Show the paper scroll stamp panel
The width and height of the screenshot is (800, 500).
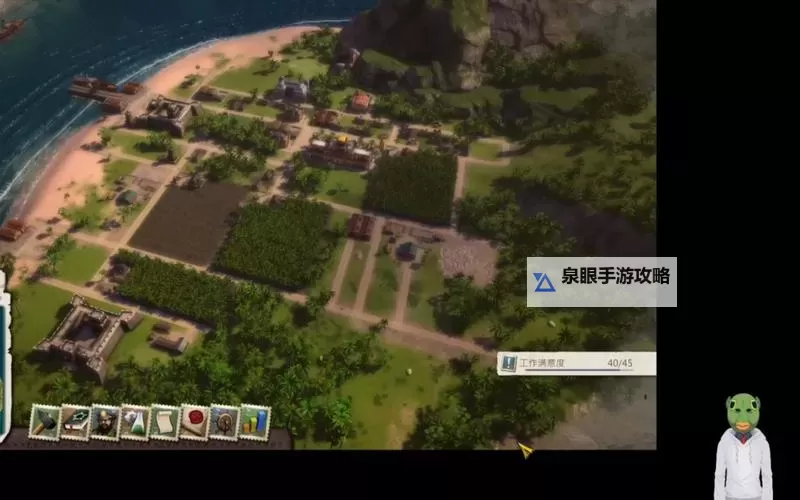tap(165, 422)
